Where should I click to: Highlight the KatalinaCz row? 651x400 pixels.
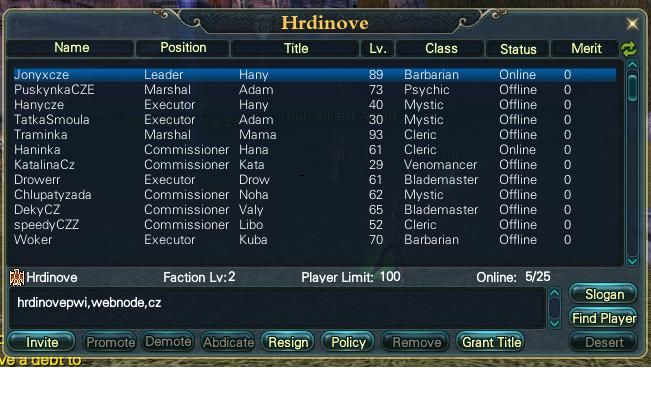[44, 165]
